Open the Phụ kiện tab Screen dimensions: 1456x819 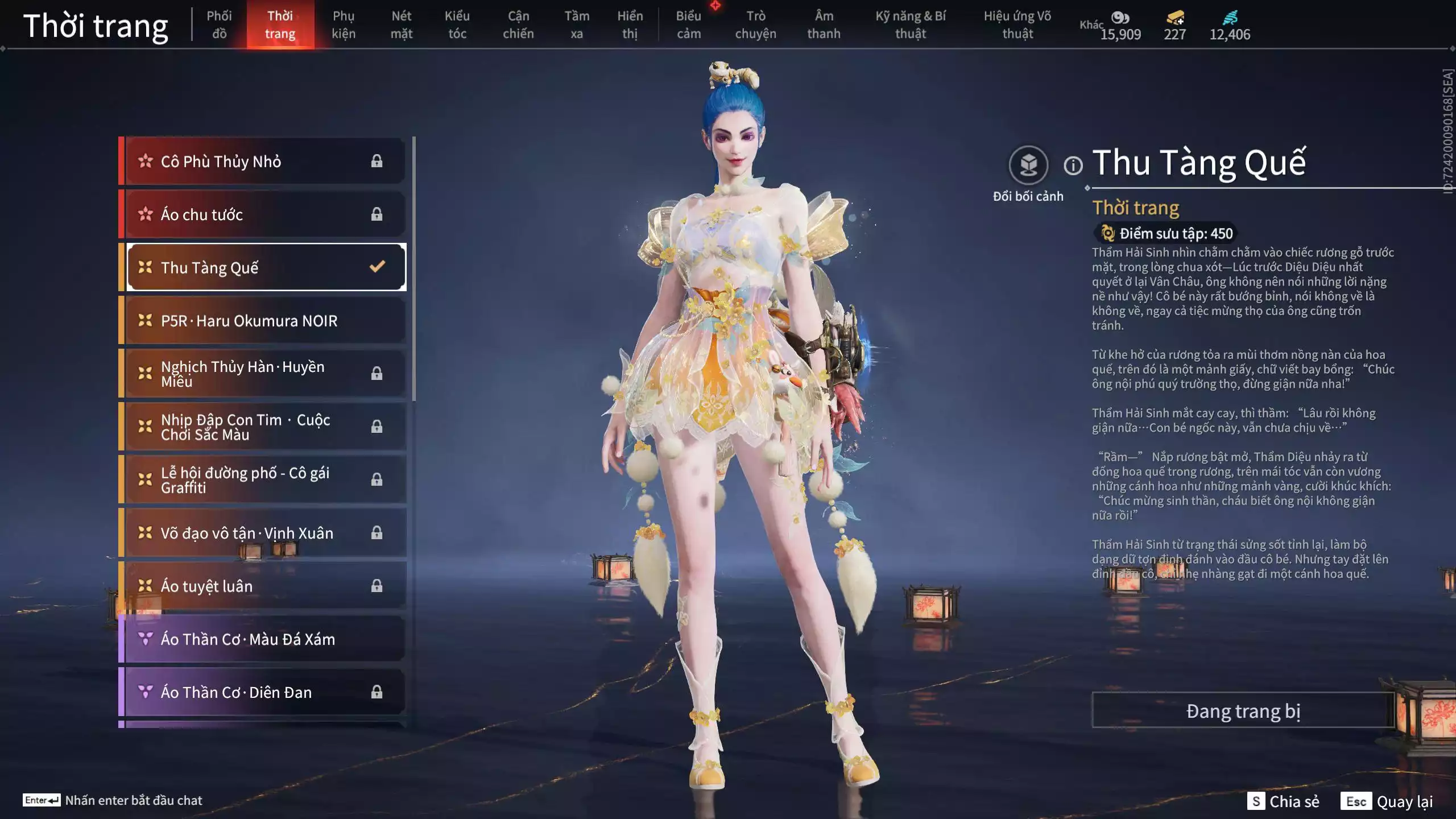pyautogui.click(x=344, y=25)
